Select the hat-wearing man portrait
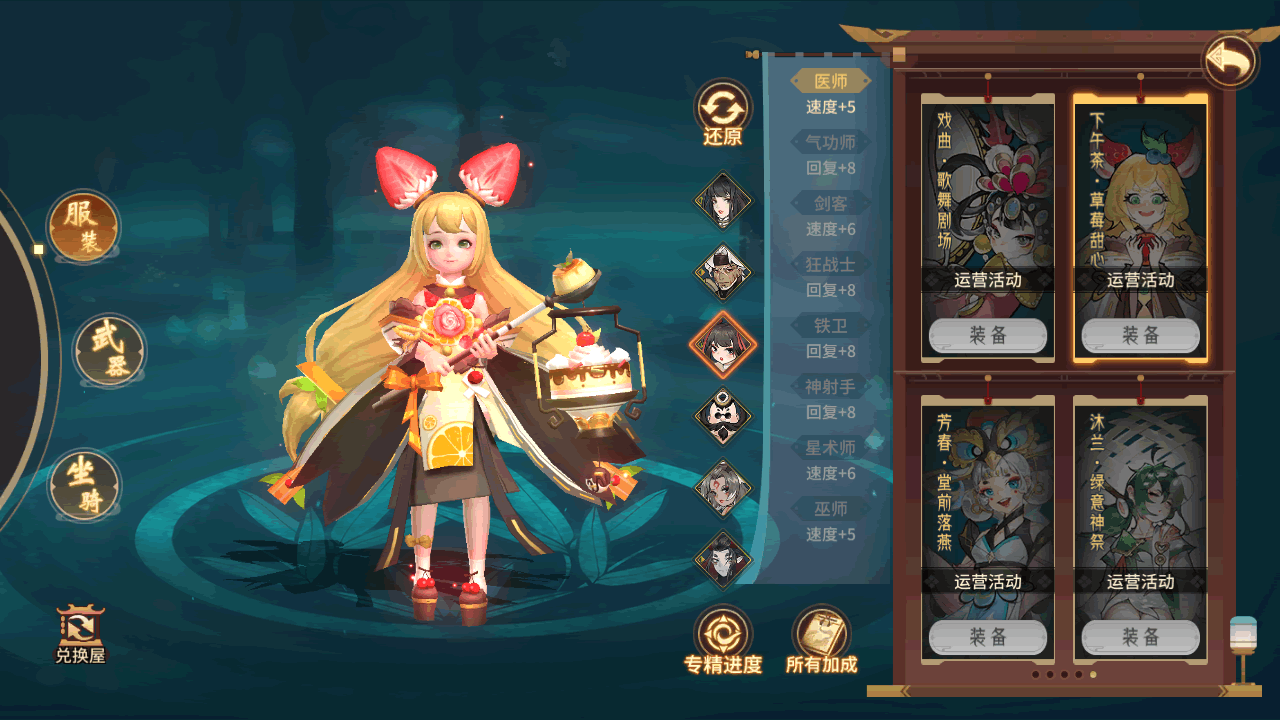1280x720 pixels. click(x=723, y=272)
